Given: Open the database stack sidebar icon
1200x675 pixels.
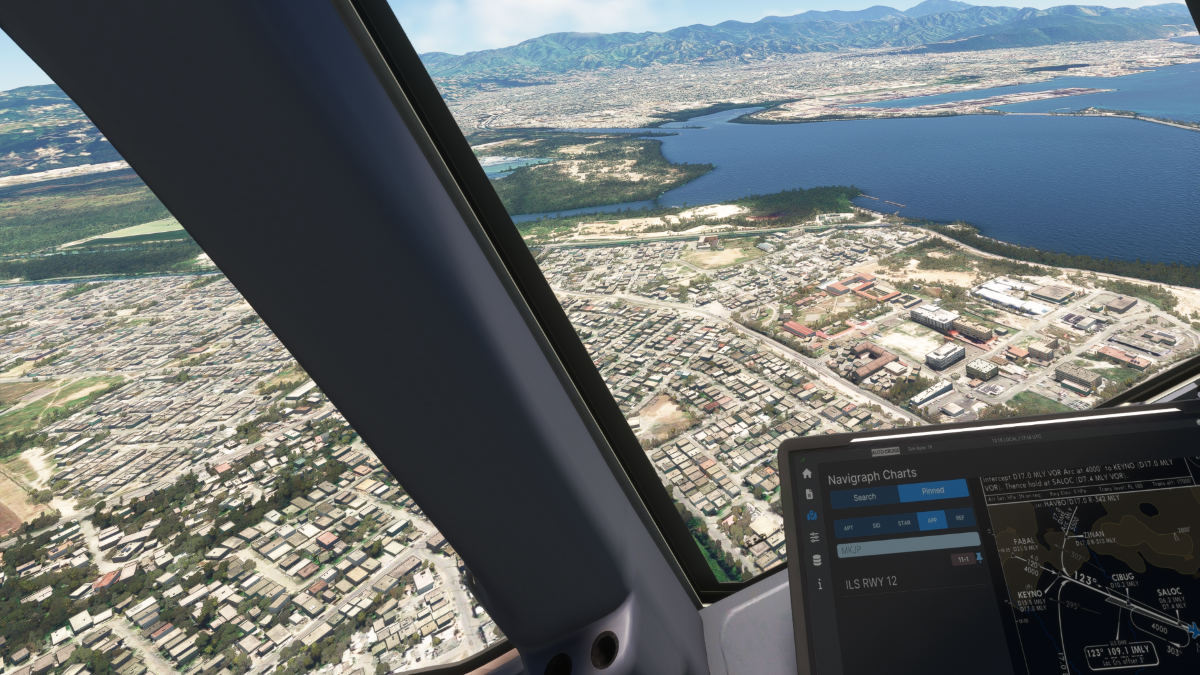Looking at the screenshot, I should point(816,560).
